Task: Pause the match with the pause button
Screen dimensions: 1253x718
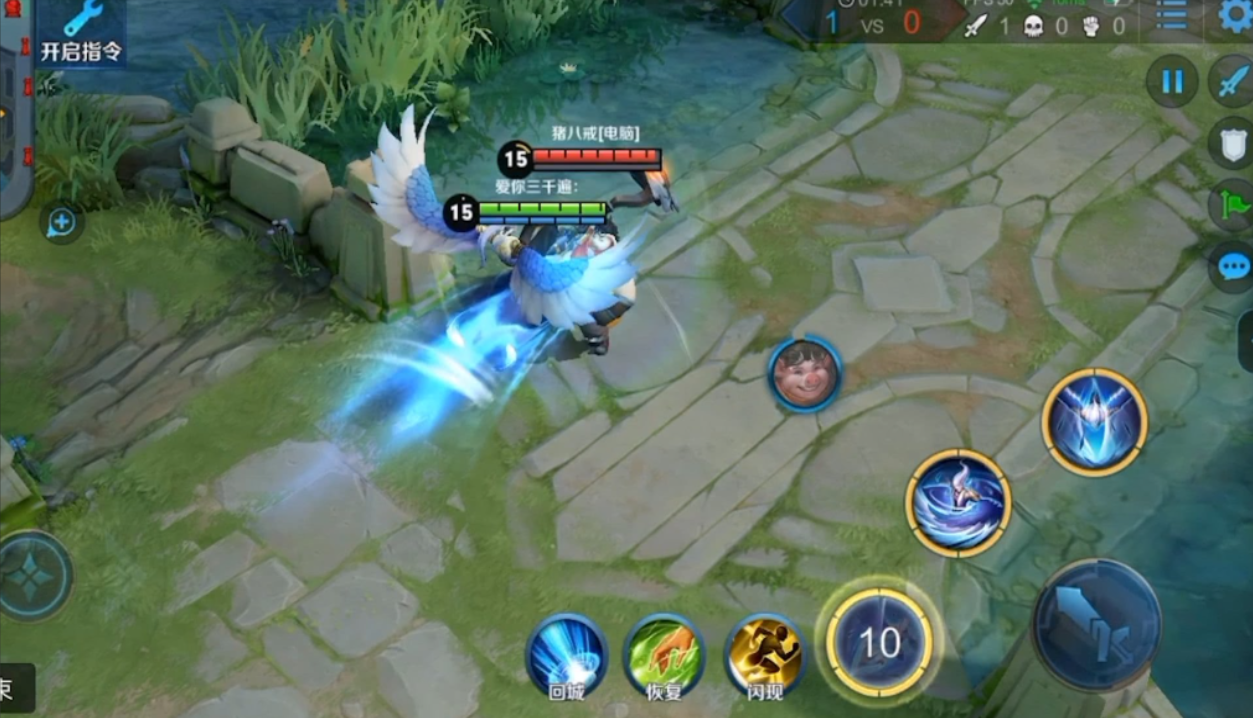Action: [x=1171, y=82]
